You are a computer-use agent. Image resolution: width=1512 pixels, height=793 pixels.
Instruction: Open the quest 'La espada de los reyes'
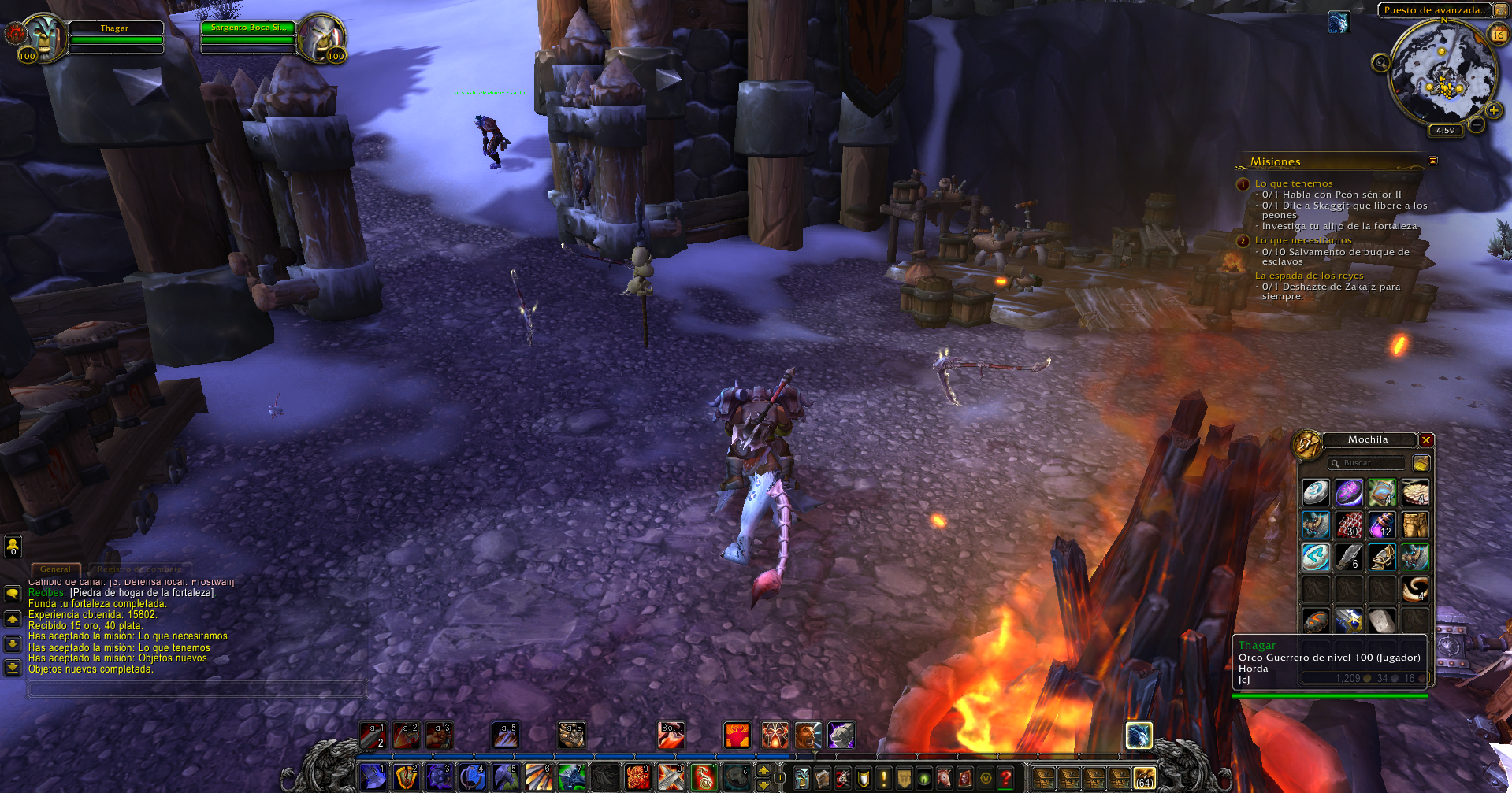tap(1308, 276)
